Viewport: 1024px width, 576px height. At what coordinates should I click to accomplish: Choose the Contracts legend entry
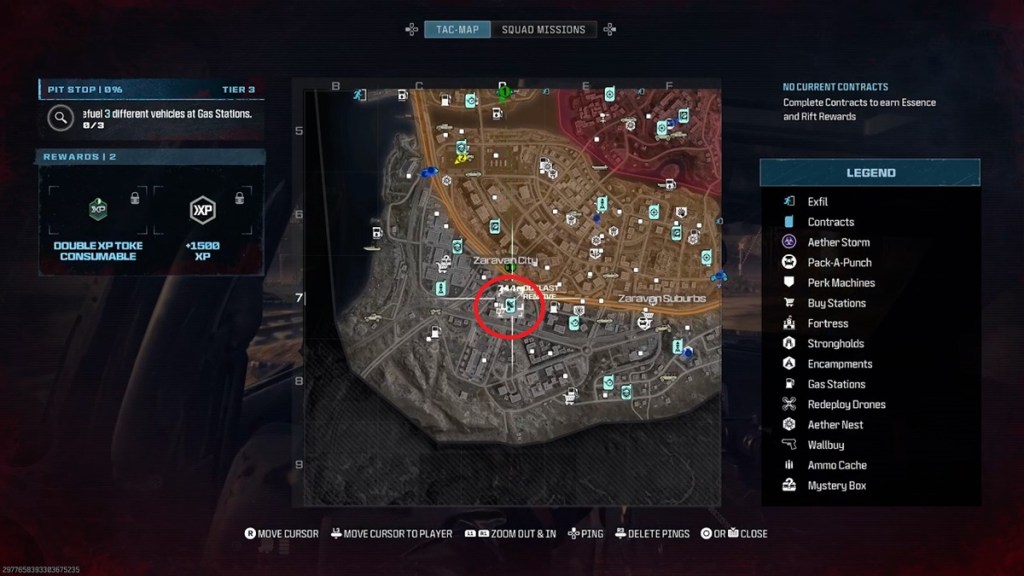click(830, 222)
